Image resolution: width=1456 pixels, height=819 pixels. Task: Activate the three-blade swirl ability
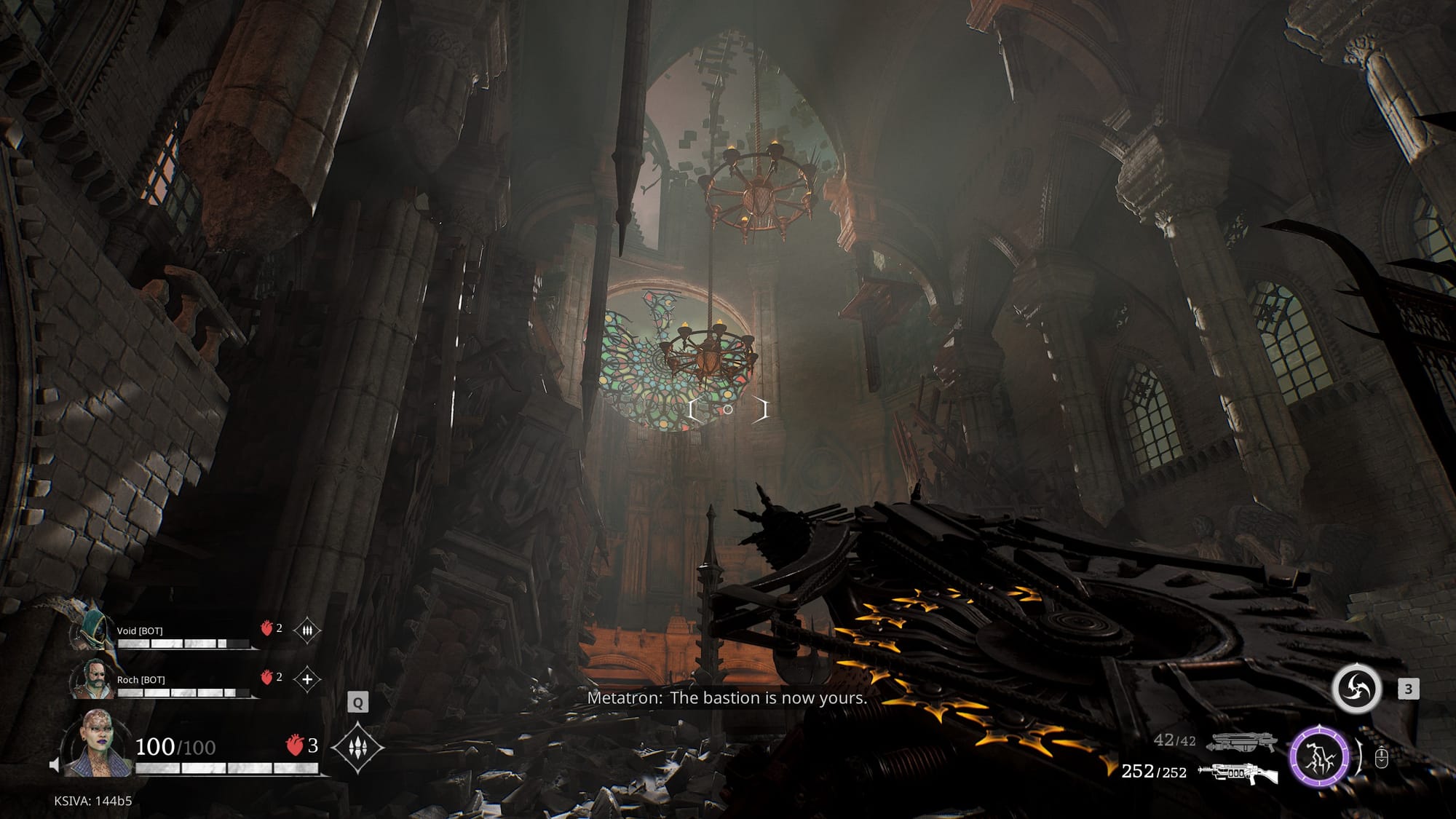(x=1357, y=688)
